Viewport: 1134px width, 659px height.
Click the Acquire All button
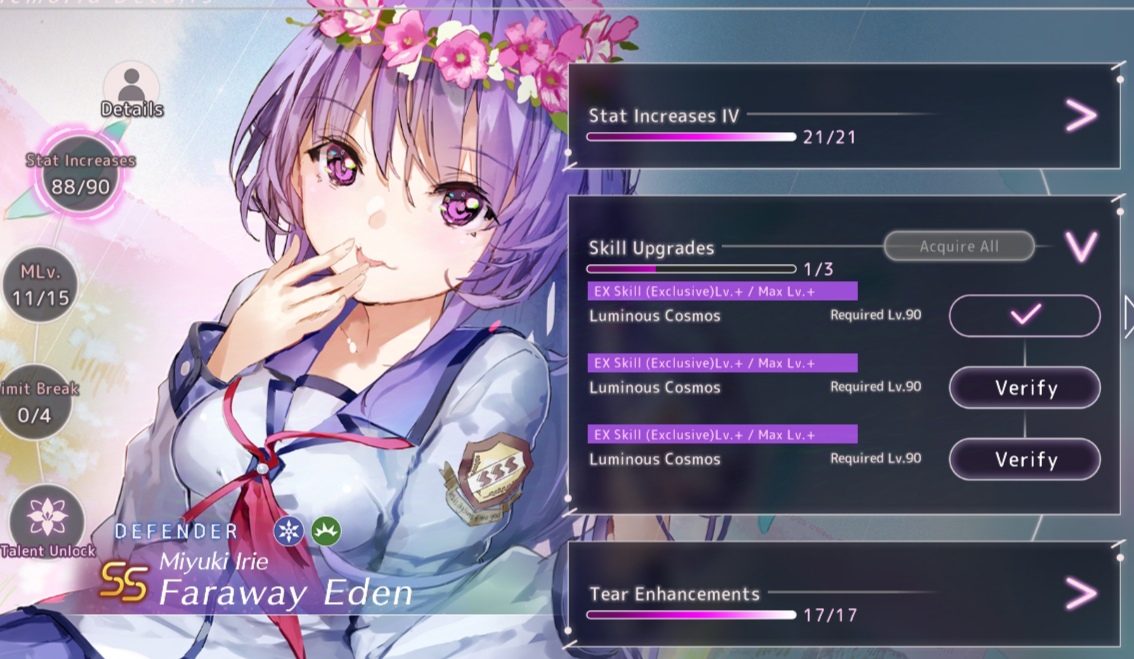[x=958, y=246]
